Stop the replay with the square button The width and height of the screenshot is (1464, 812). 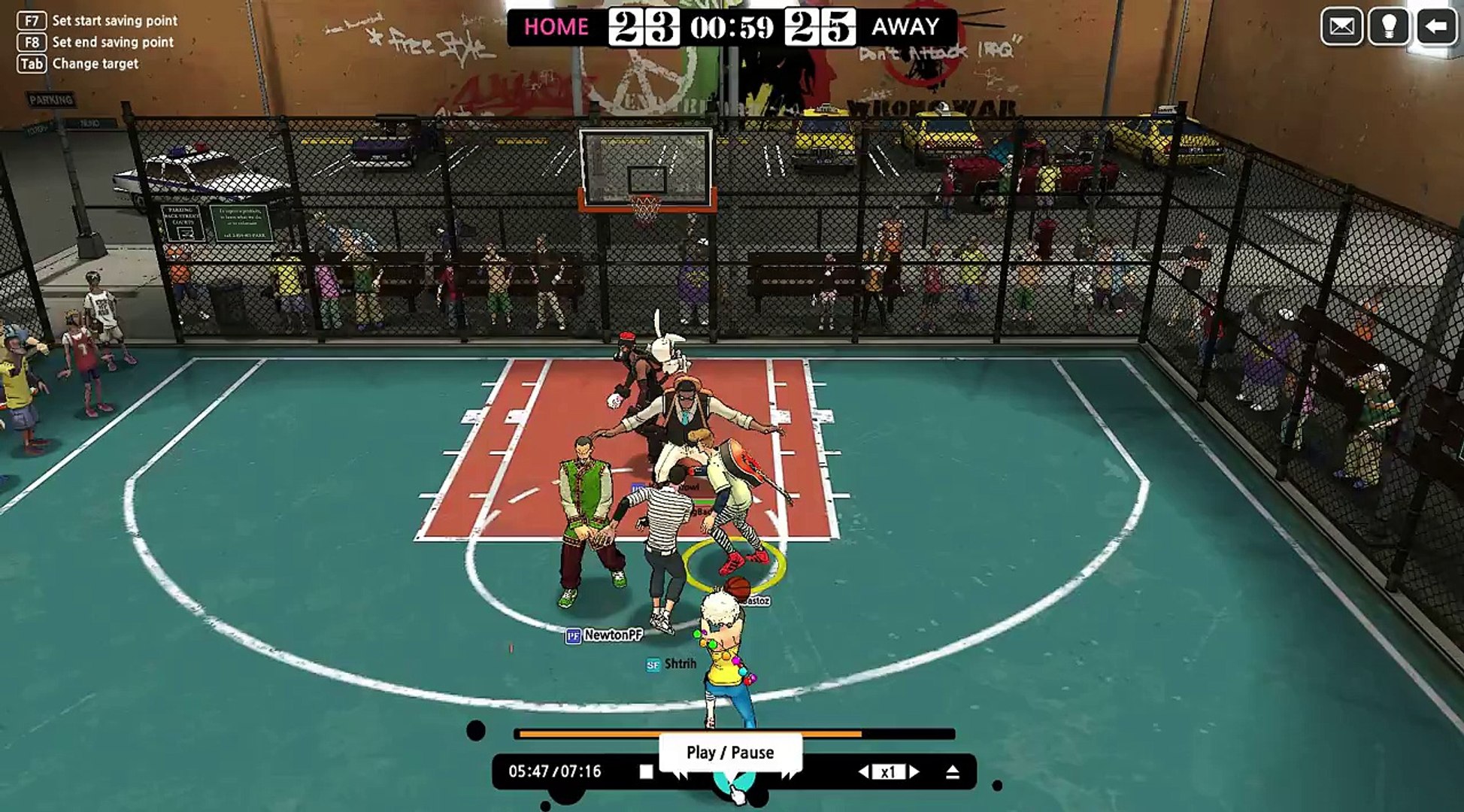[x=646, y=771]
